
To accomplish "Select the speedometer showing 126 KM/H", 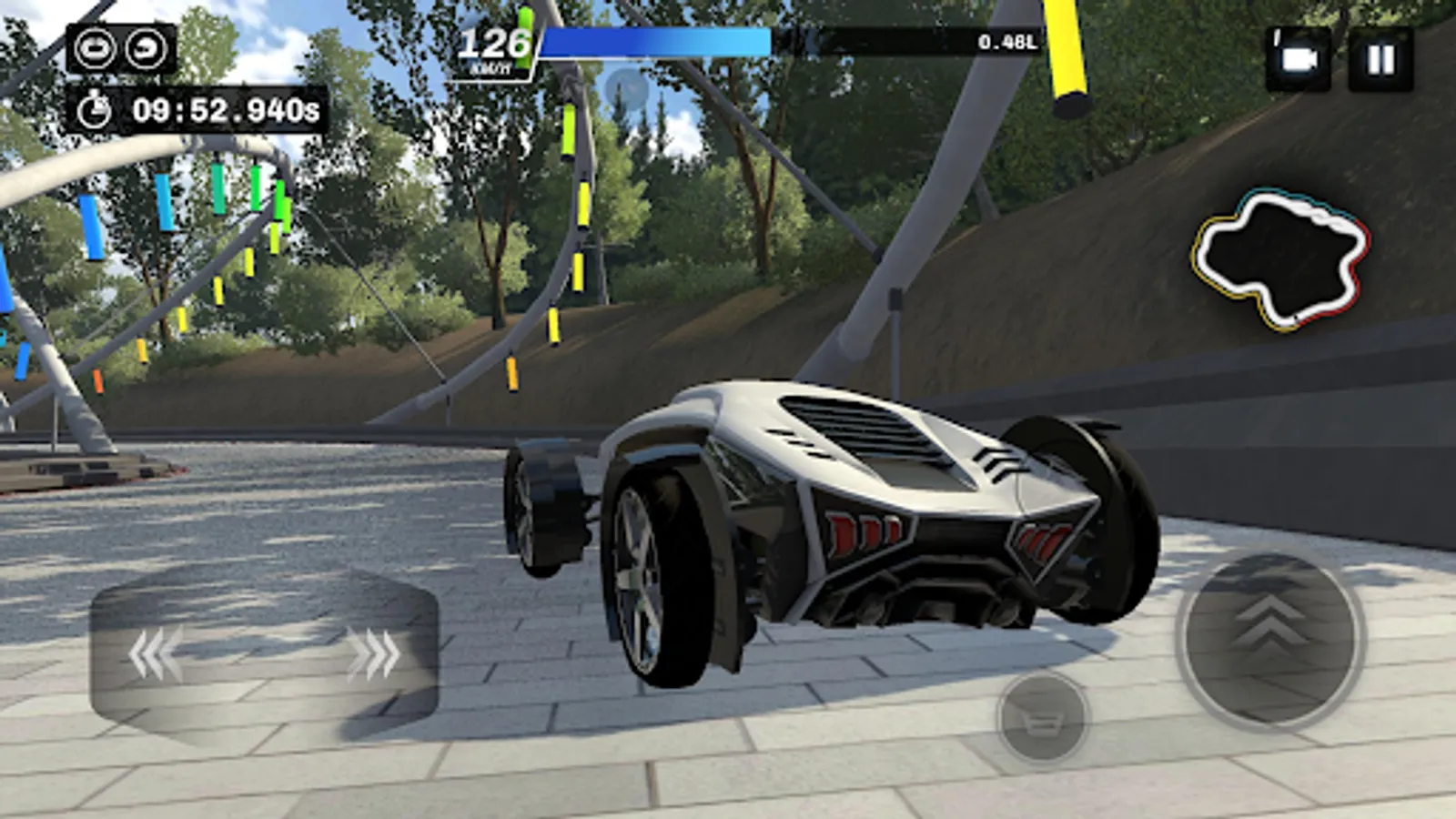I will click(x=494, y=44).
